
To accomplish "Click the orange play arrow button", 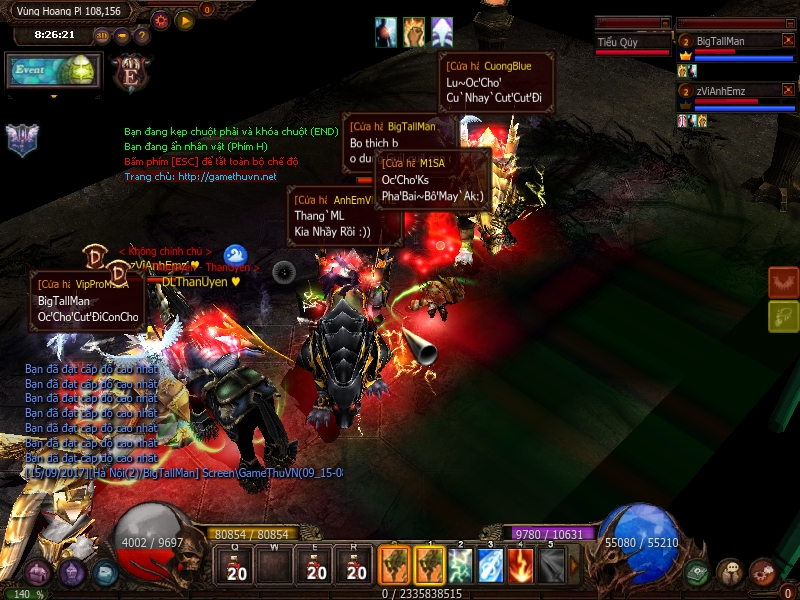I will tap(184, 19).
